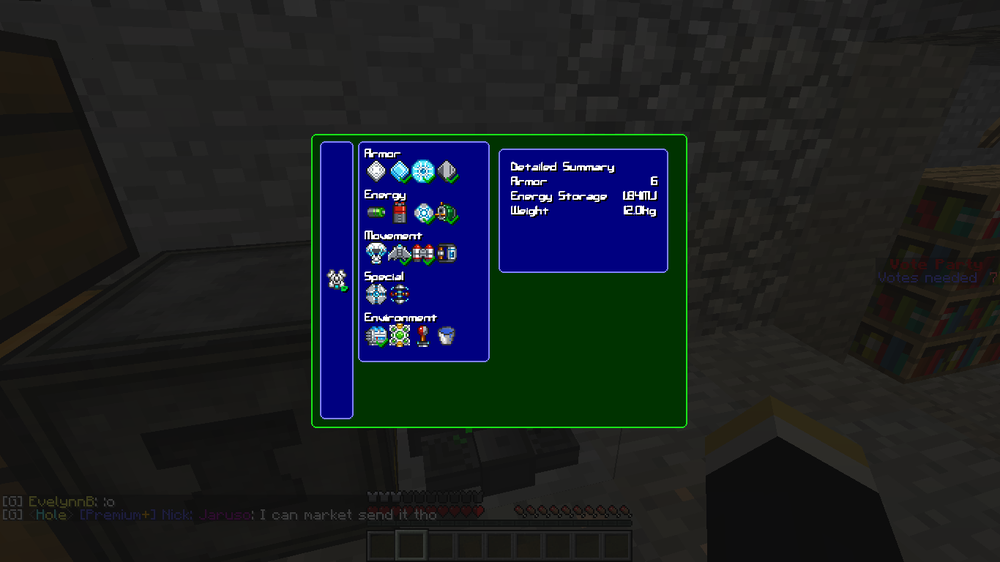
Task: Select the parachute movement module
Action: (x=376, y=254)
